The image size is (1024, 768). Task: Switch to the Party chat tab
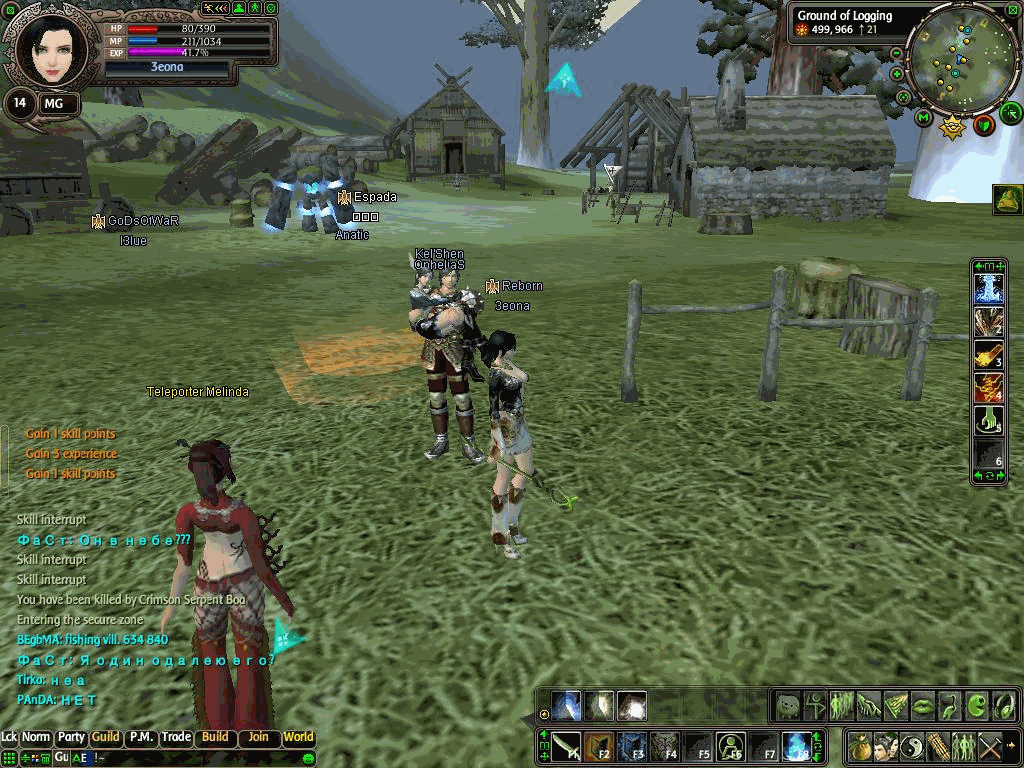[x=71, y=737]
